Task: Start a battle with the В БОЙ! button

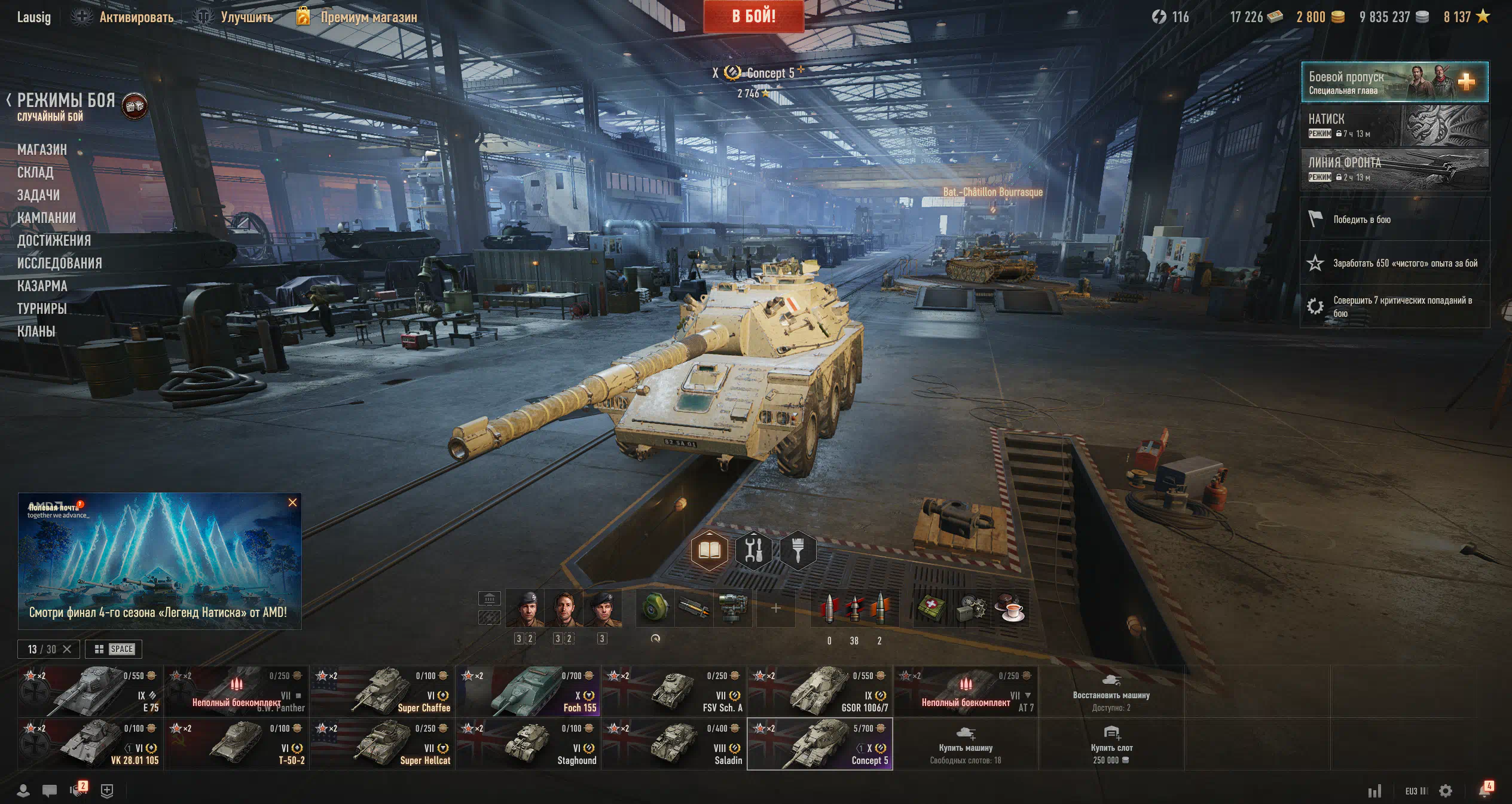Action: click(753, 16)
